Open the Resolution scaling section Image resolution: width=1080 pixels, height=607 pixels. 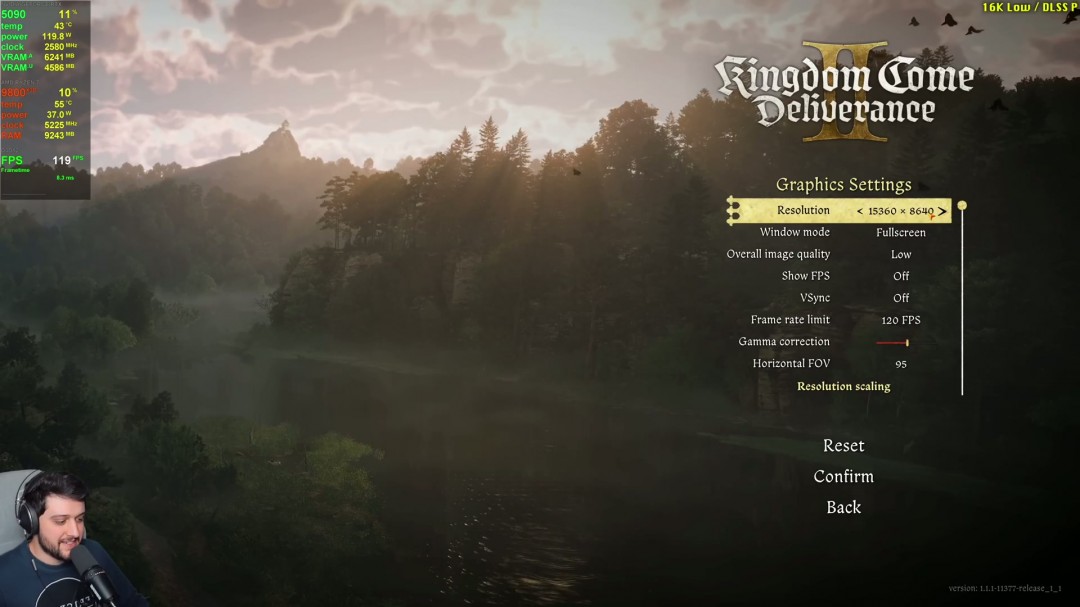[x=843, y=386]
